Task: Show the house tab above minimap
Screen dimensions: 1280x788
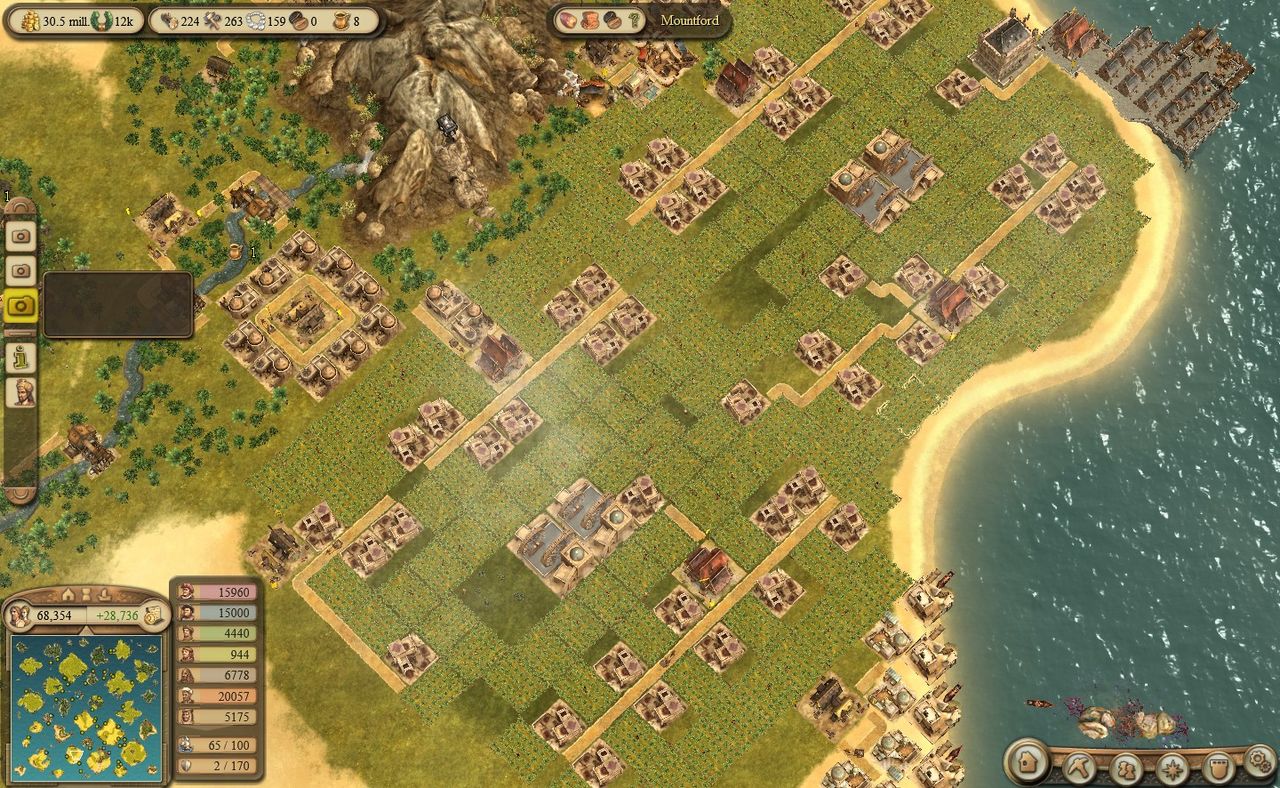Action: pos(69,595)
